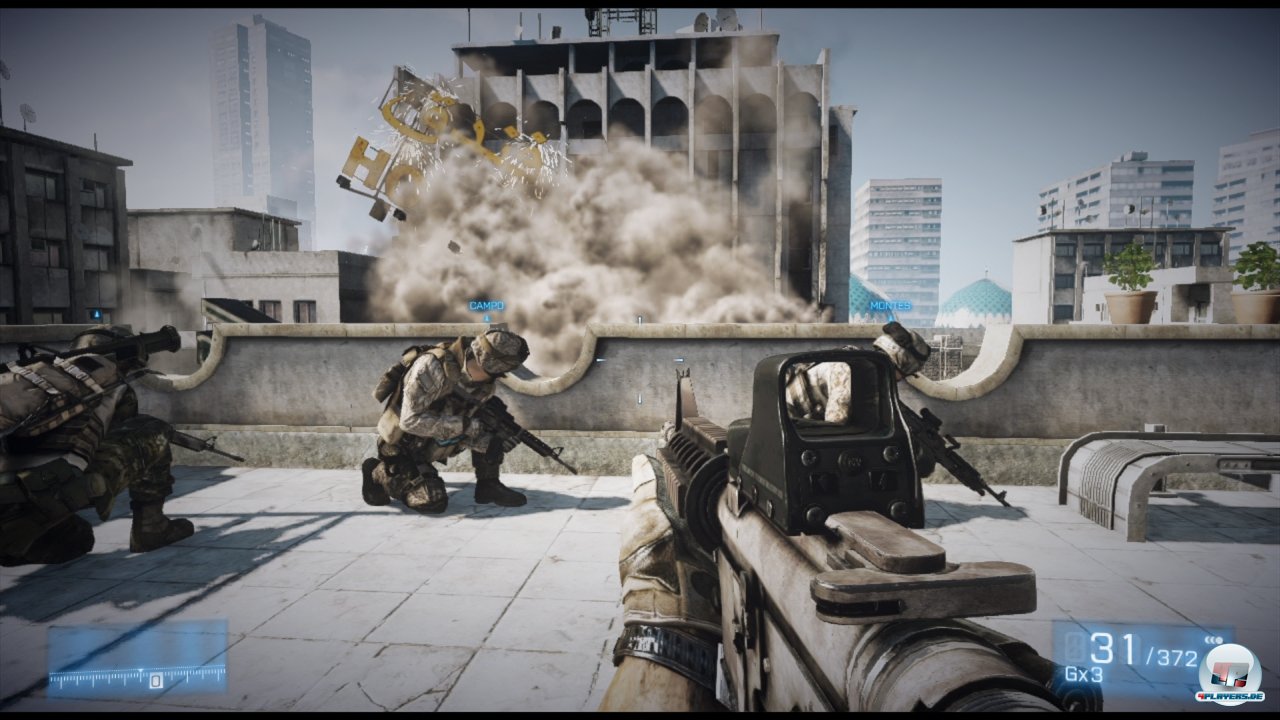Select the fire mode indicator icon

(1213, 640)
